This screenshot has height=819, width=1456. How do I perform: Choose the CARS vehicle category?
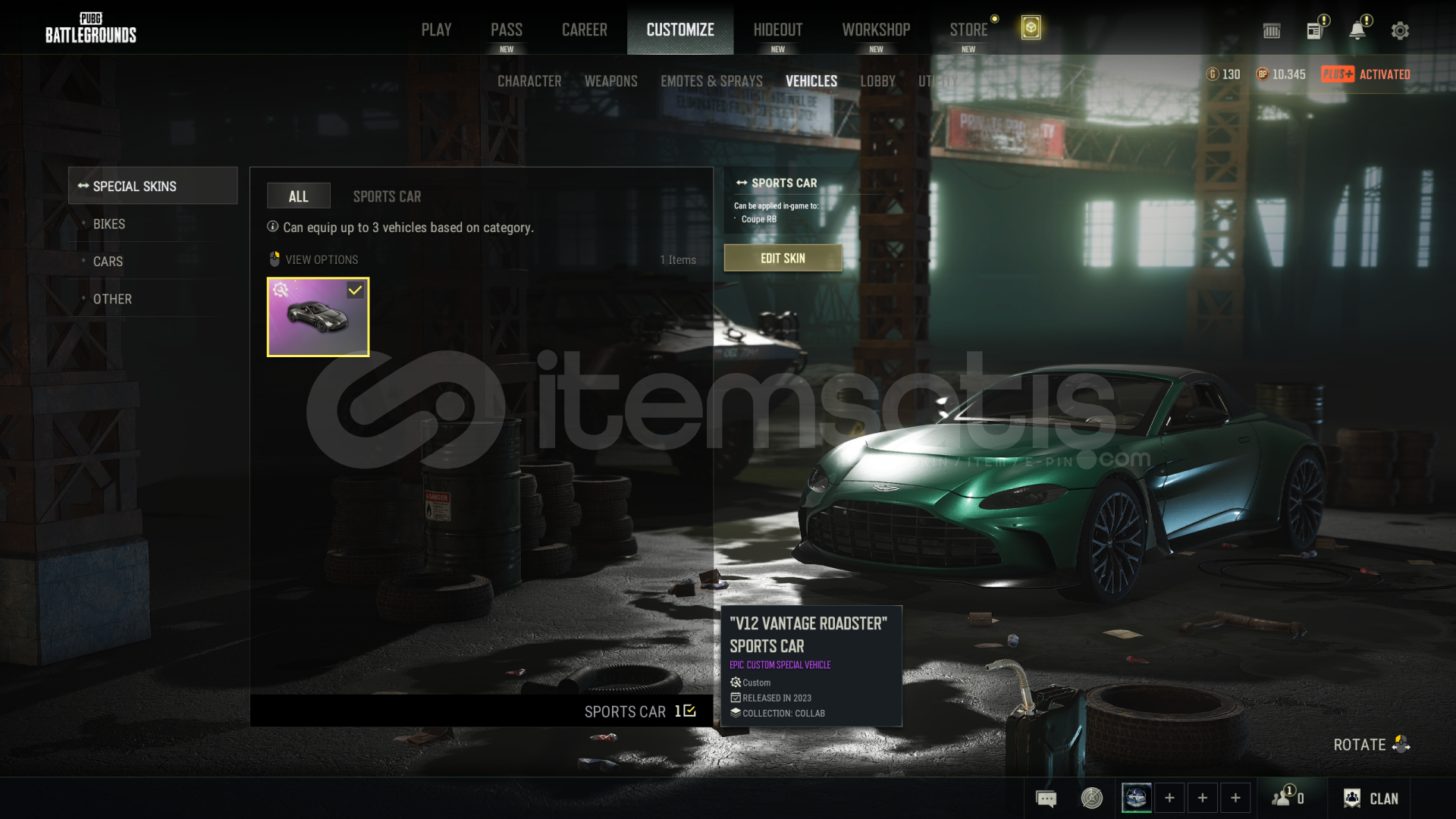tap(108, 262)
